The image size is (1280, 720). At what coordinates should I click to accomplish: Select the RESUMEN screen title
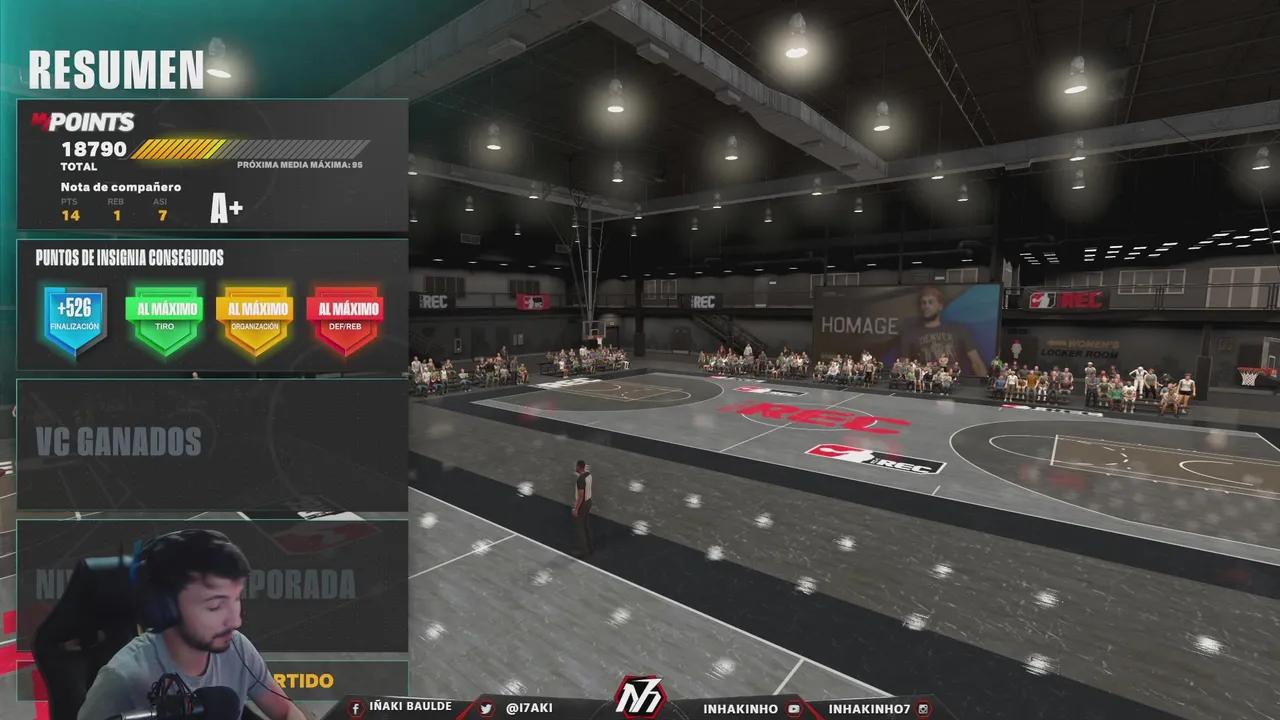click(x=117, y=69)
